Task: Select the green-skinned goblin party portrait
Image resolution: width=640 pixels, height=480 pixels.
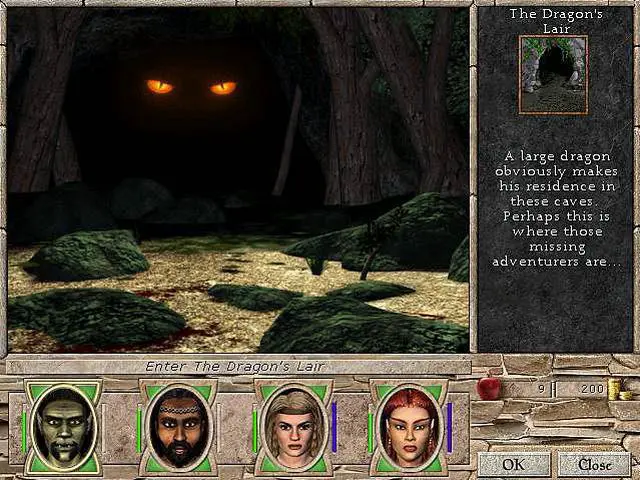Action: pyautogui.click(x=62, y=427)
